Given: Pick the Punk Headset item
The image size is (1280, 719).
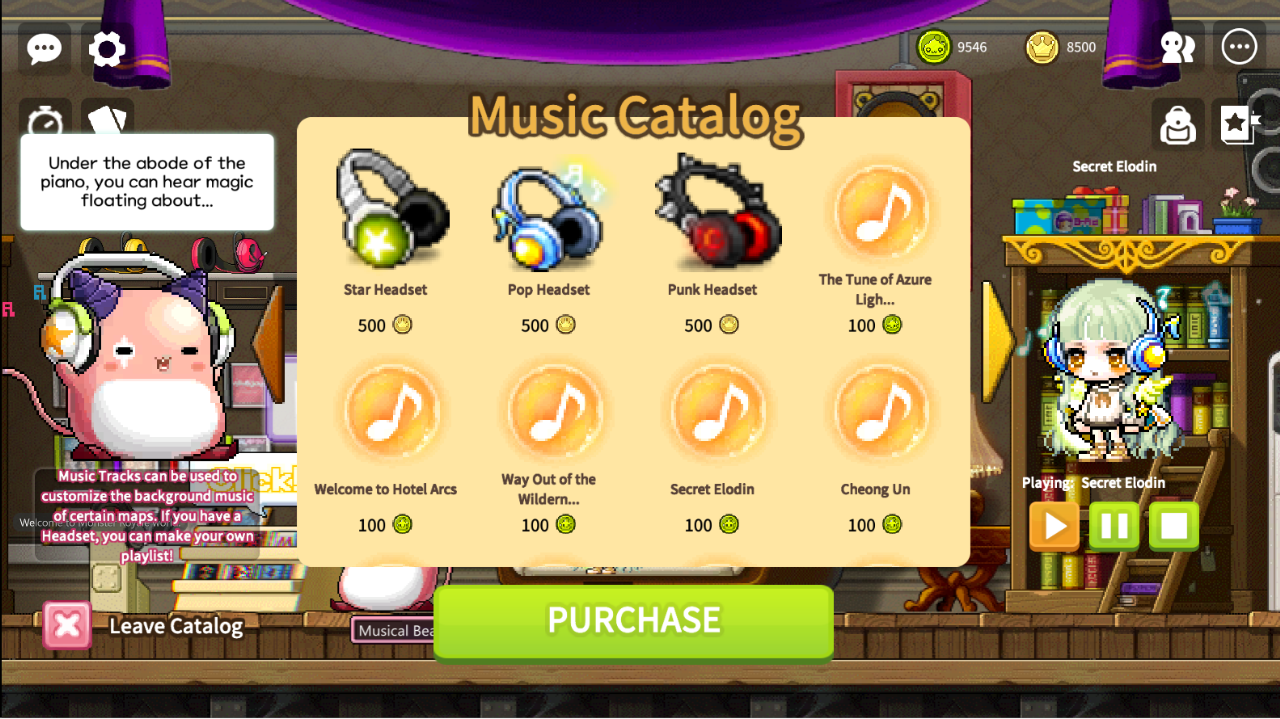Looking at the screenshot, I should coord(712,212).
